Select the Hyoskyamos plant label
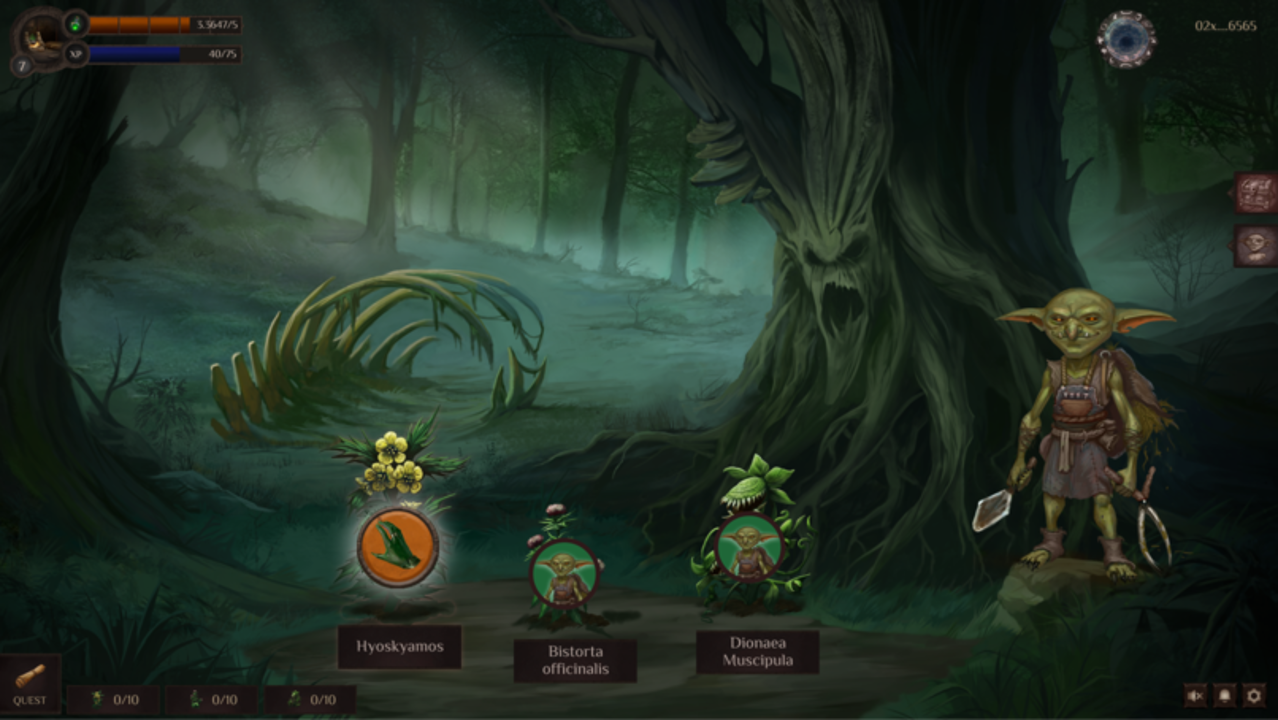This screenshot has height=720, width=1278. [x=399, y=647]
